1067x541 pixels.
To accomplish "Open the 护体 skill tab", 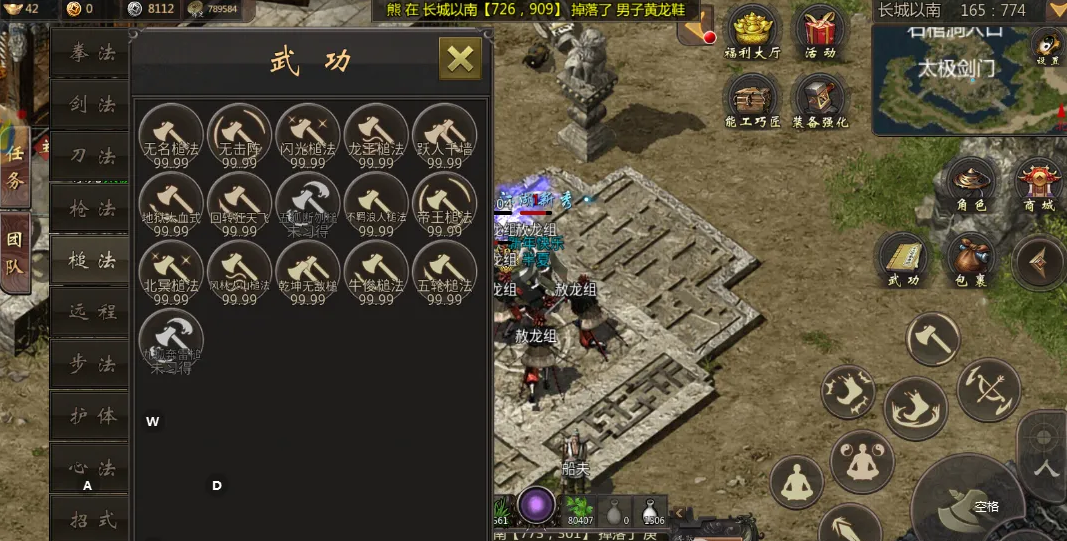I will point(92,417).
